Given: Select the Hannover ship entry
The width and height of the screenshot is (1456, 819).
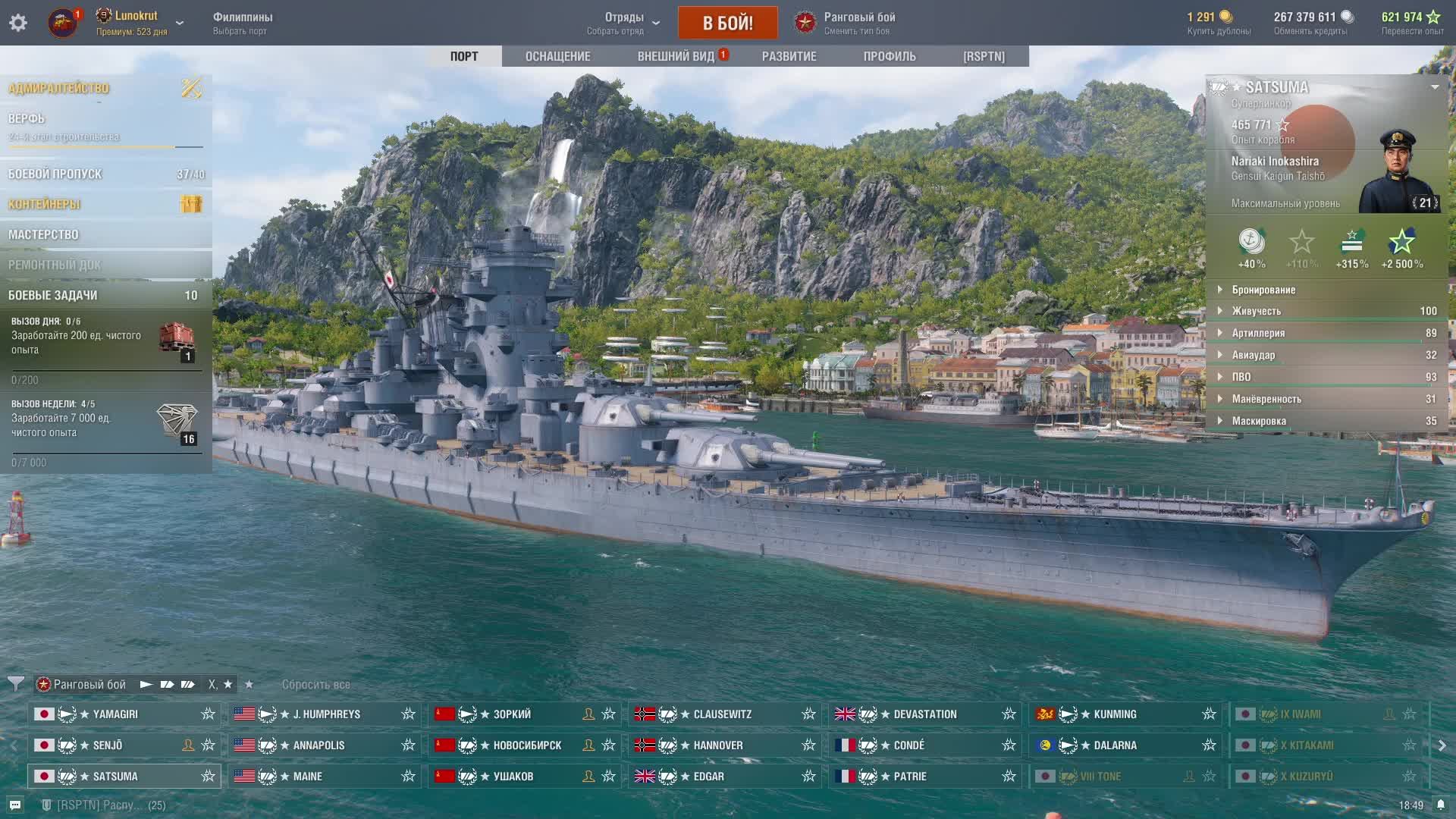Looking at the screenshot, I should (x=717, y=745).
